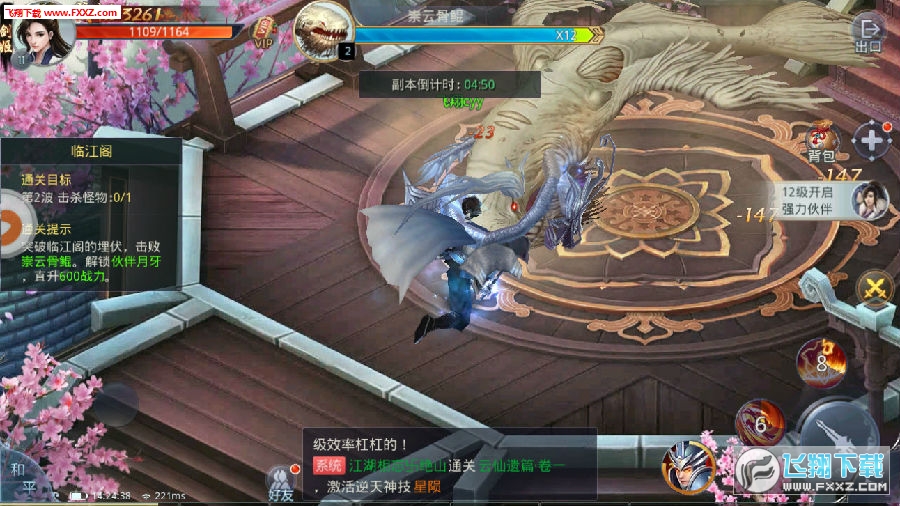Activate the fire skill showing cooldown 8
The height and width of the screenshot is (506, 900).
(822, 362)
